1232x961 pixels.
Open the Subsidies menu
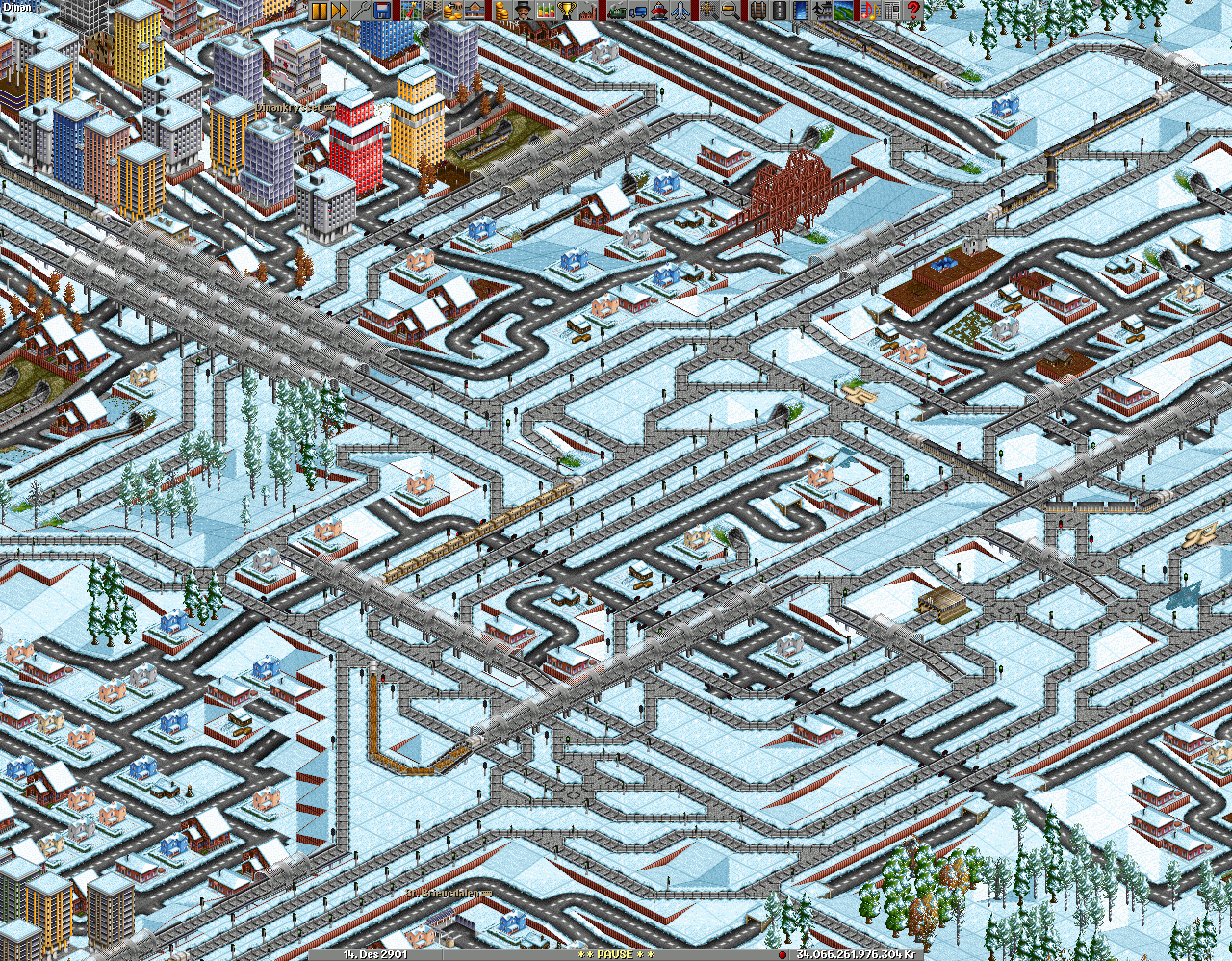[x=453, y=10]
